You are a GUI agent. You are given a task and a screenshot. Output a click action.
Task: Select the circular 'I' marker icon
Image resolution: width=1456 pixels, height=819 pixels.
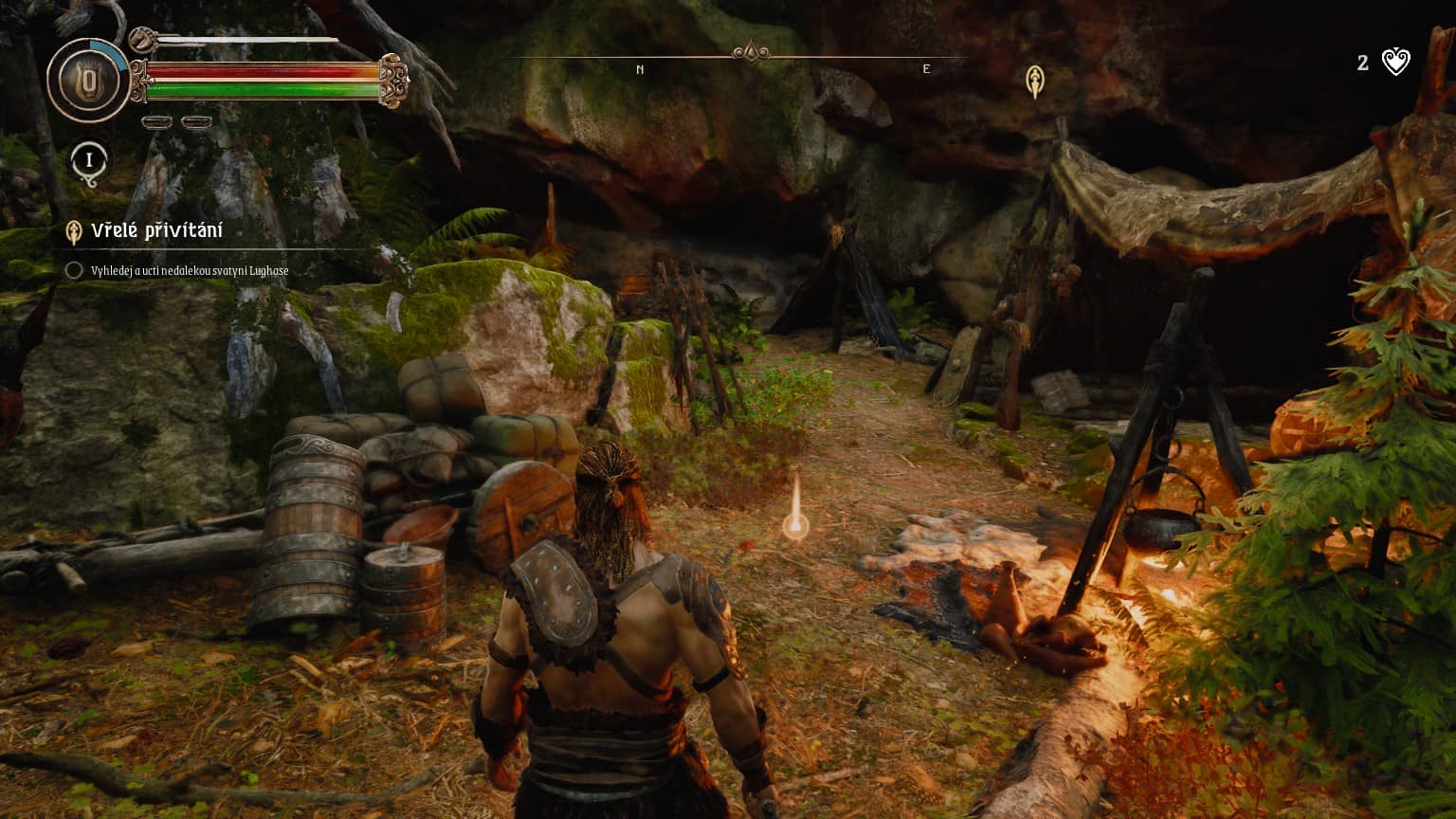pyautogui.click(x=89, y=160)
